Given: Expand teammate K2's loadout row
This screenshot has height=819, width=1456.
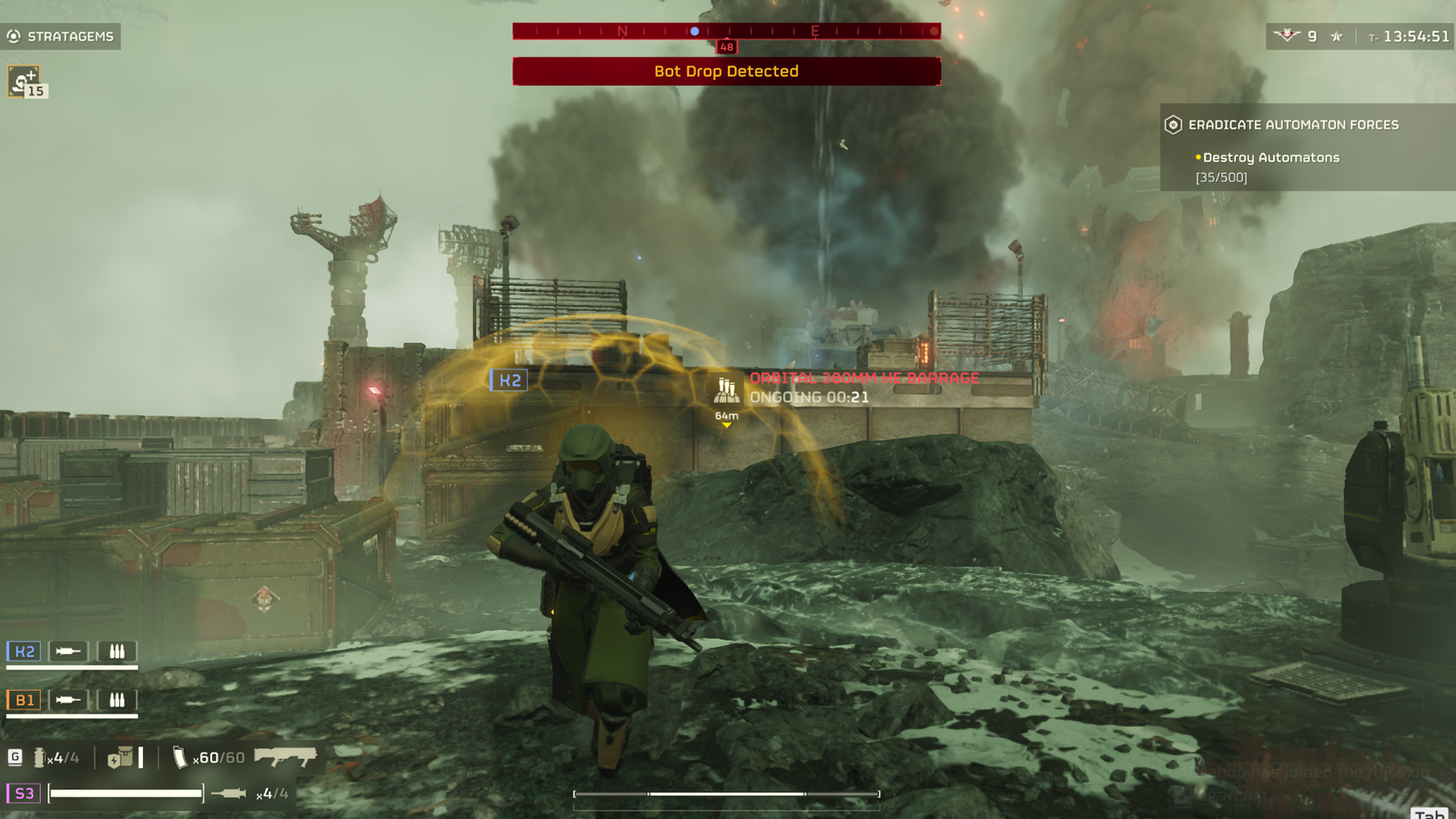Looking at the screenshot, I should (x=23, y=651).
